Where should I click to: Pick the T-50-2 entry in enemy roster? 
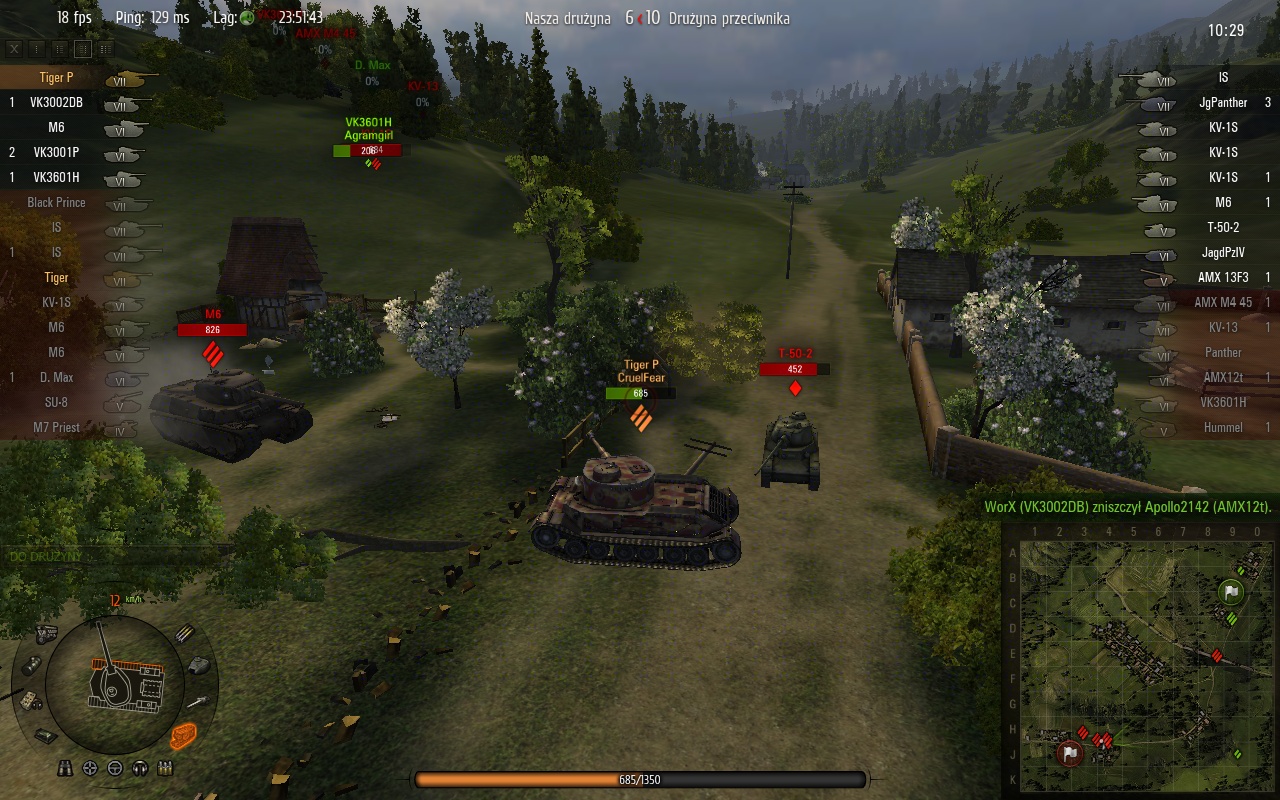point(1222,227)
